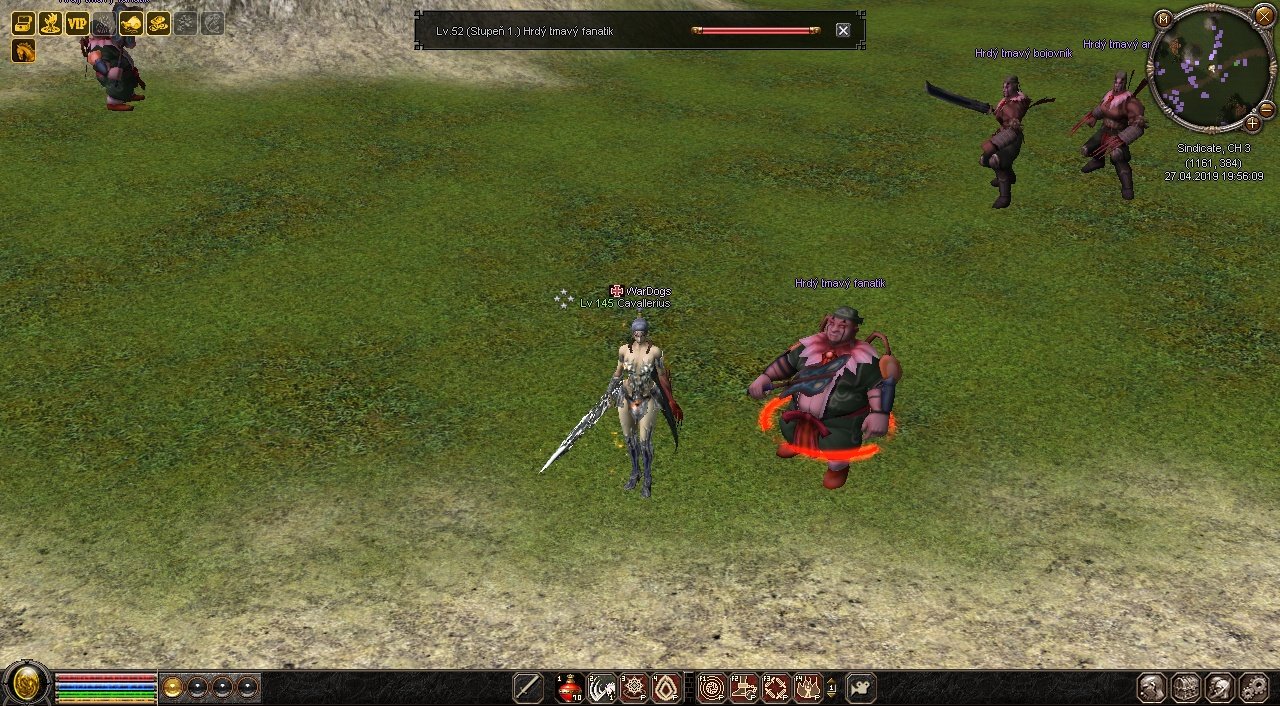
Task: Switch the quickslot page with arrows
Action: click(832, 688)
